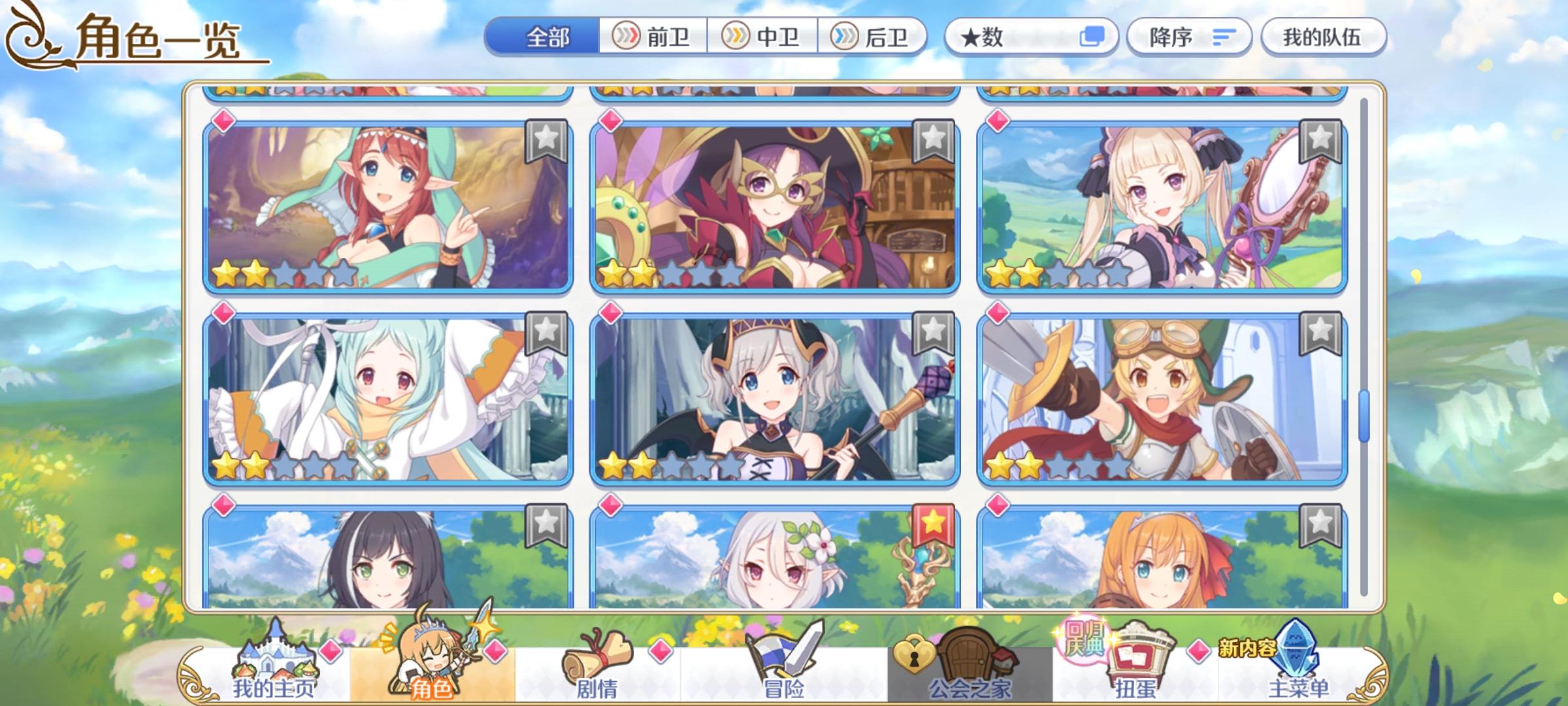Switch to the 前卫 vanguard tab

(x=653, y=37)
